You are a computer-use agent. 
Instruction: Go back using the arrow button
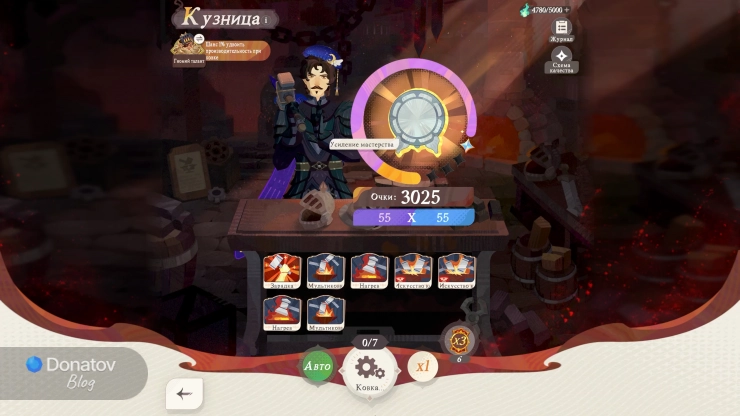click(184, 394)
